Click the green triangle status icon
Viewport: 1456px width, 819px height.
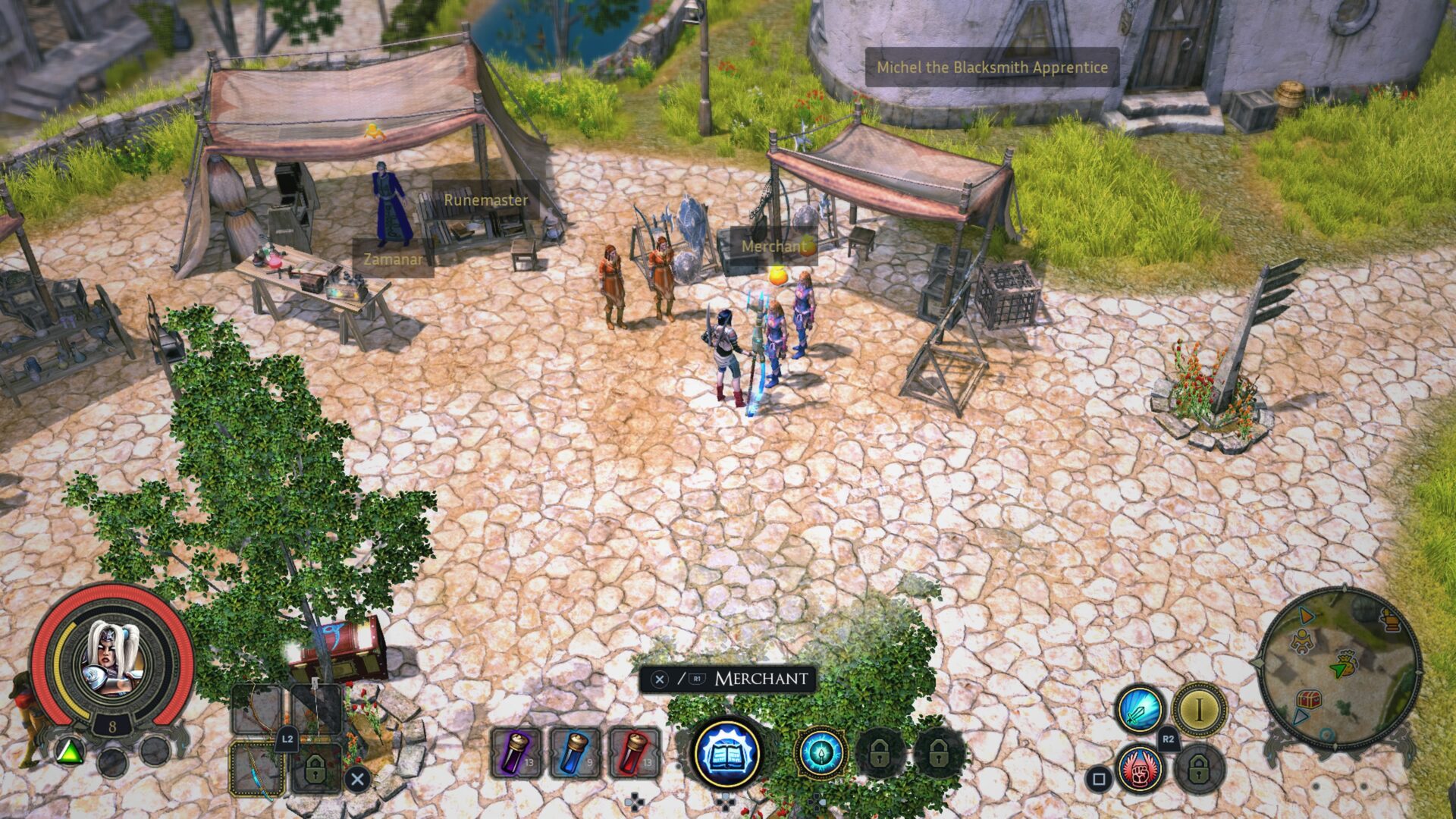70,752
